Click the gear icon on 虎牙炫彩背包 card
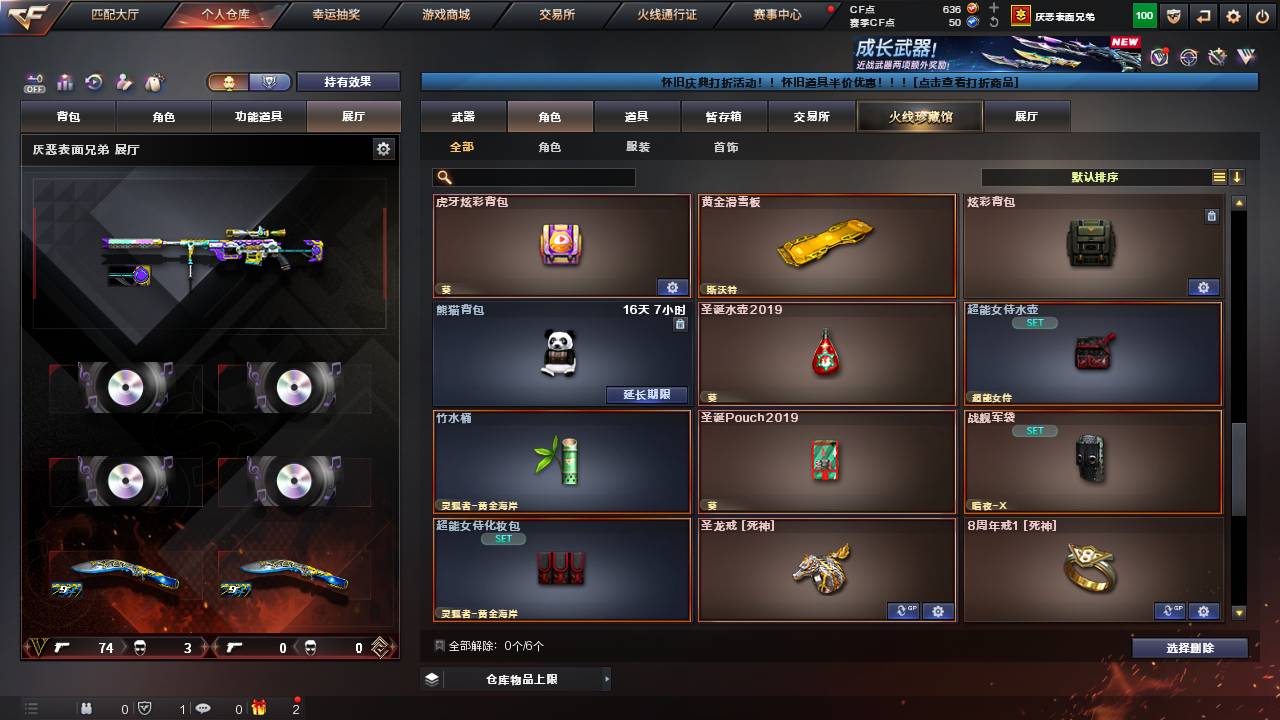1280x720 pixels. click(673, 287)
